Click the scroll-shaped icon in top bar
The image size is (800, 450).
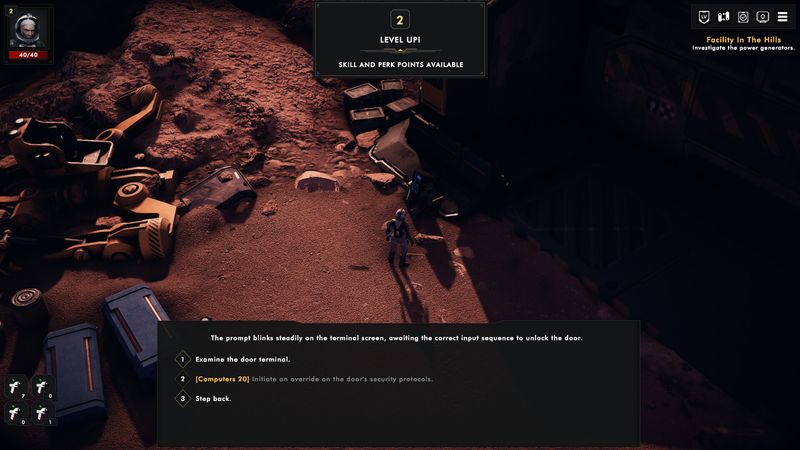click(723, 17)
